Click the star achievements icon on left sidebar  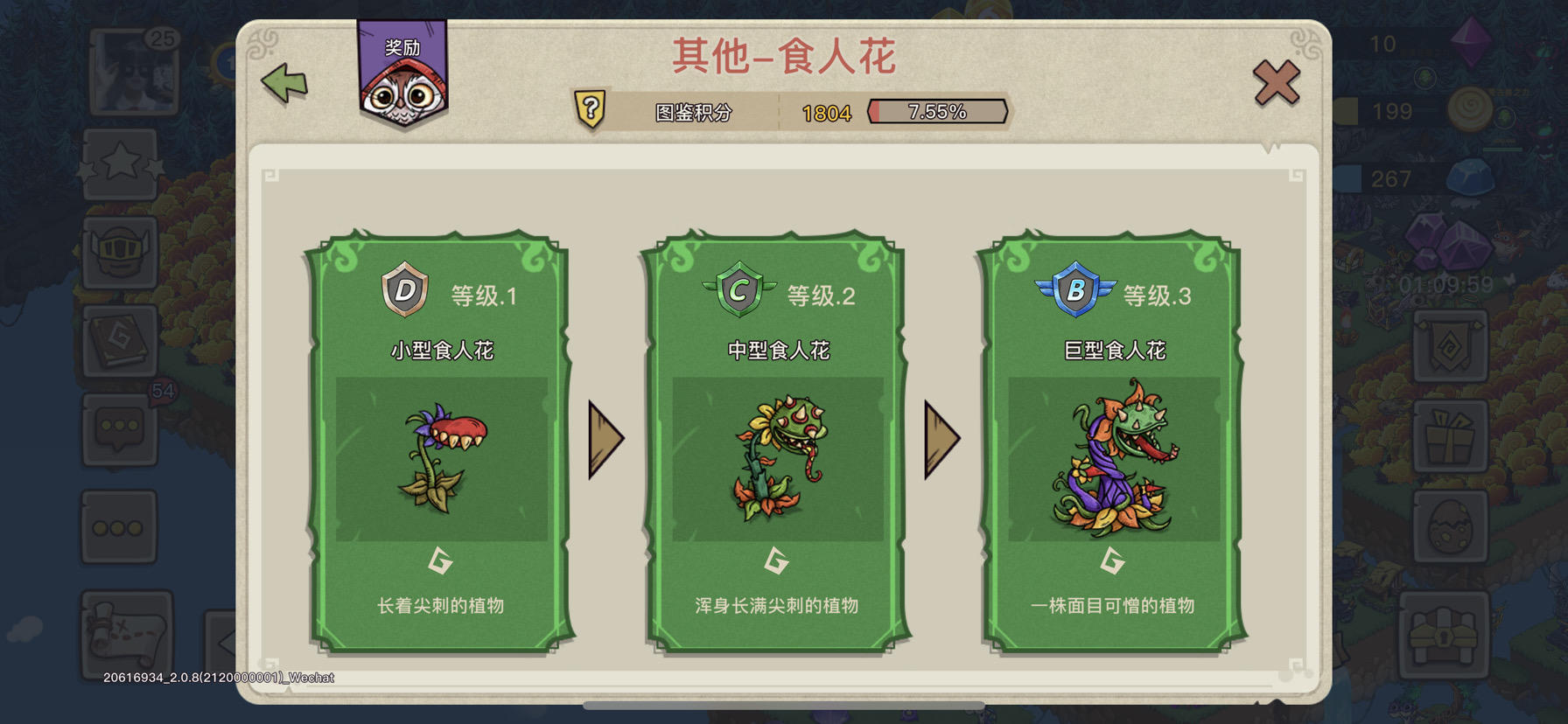coord(120,164)
